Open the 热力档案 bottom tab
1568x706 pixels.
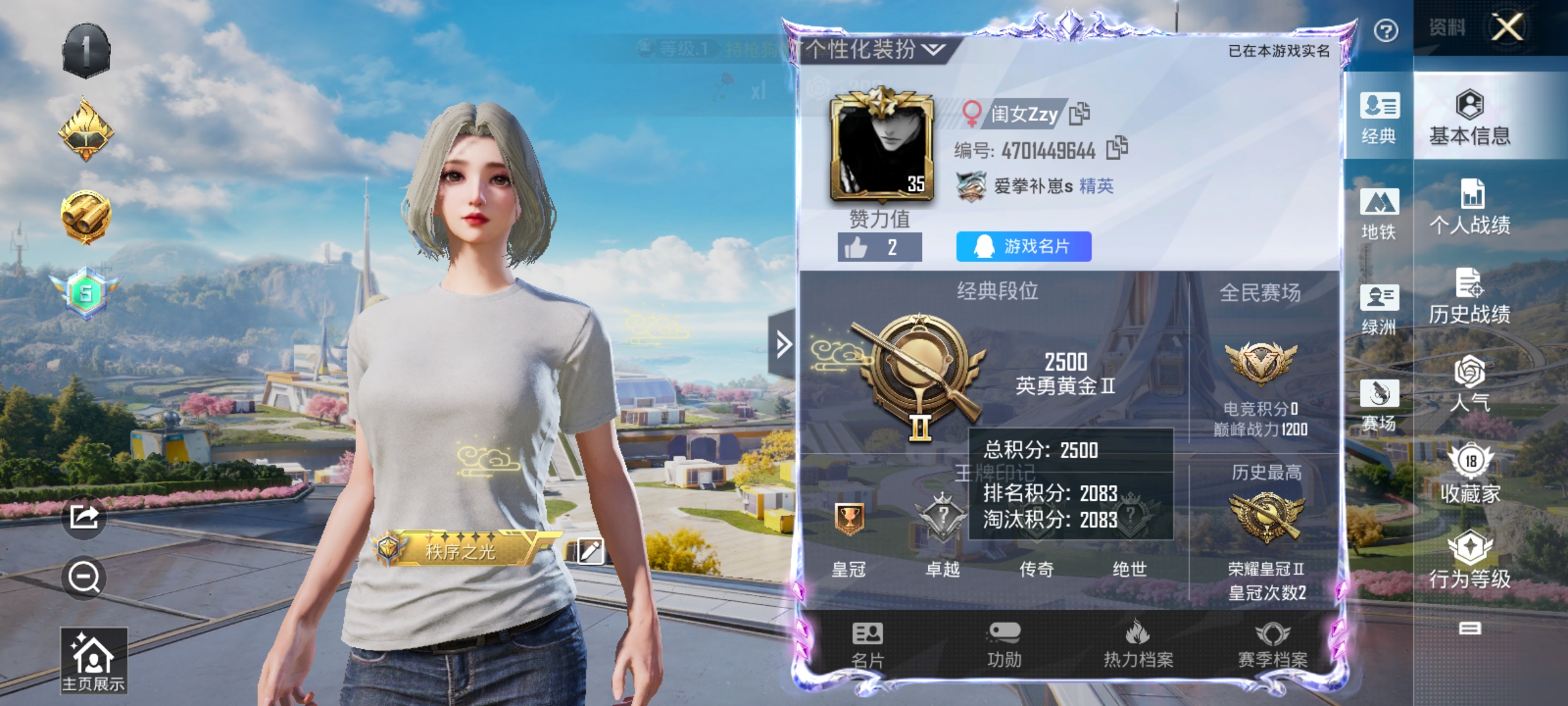click(1138, 645)
